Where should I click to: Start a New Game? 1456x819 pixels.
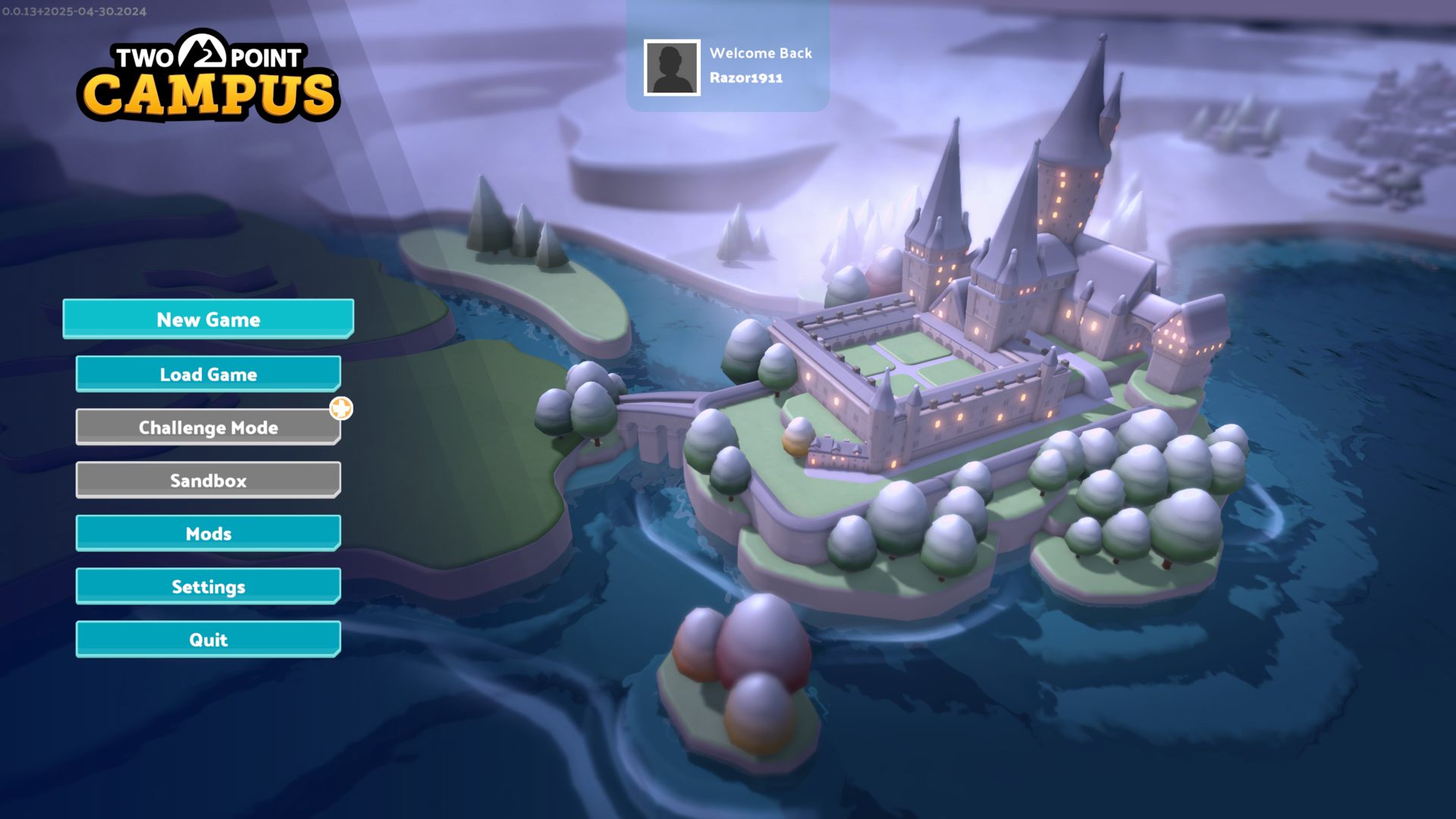tap(208, 319)
